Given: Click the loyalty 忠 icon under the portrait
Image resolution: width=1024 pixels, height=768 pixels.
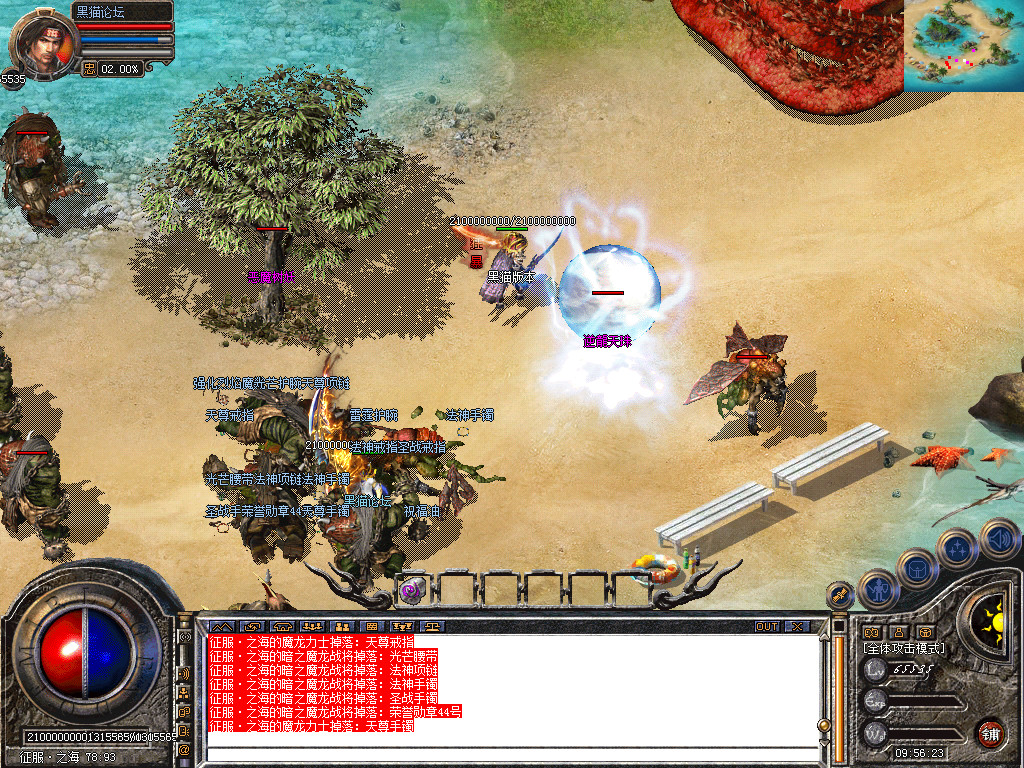Looking at the screenshot, I should tap(88, 69).
